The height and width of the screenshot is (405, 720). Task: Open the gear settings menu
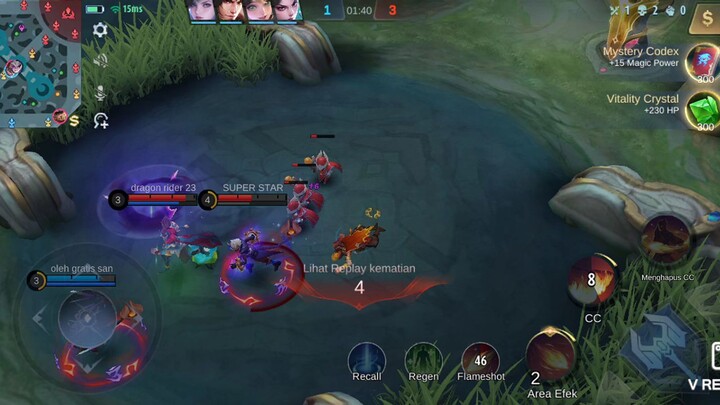[x=100, y=30]
